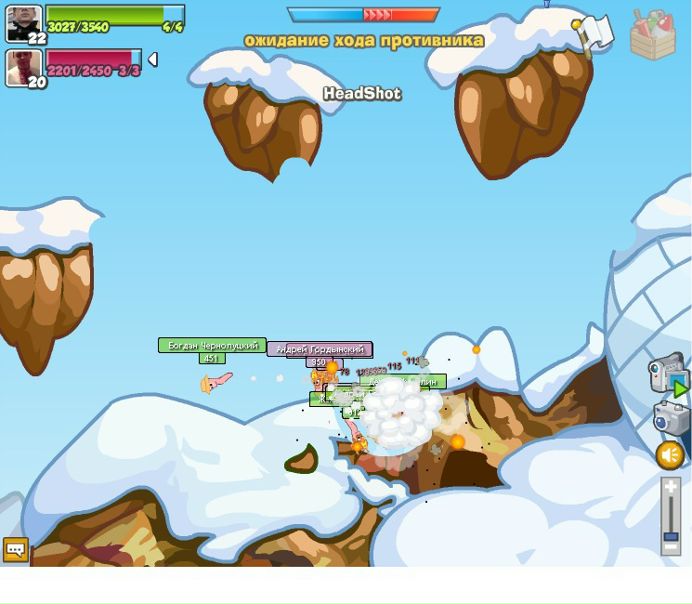Viewport: 692px width, 604px height.
Task: Toggle sound with the orange speaker button
Action: 670,456
